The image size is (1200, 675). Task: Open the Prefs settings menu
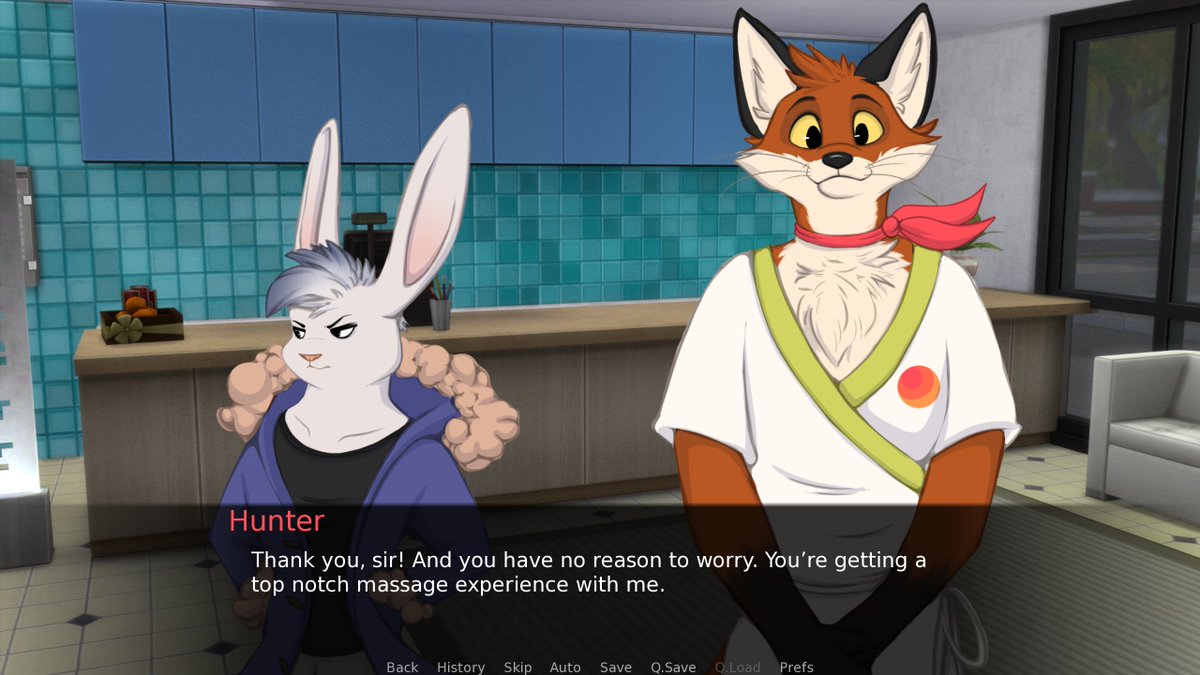796,667
